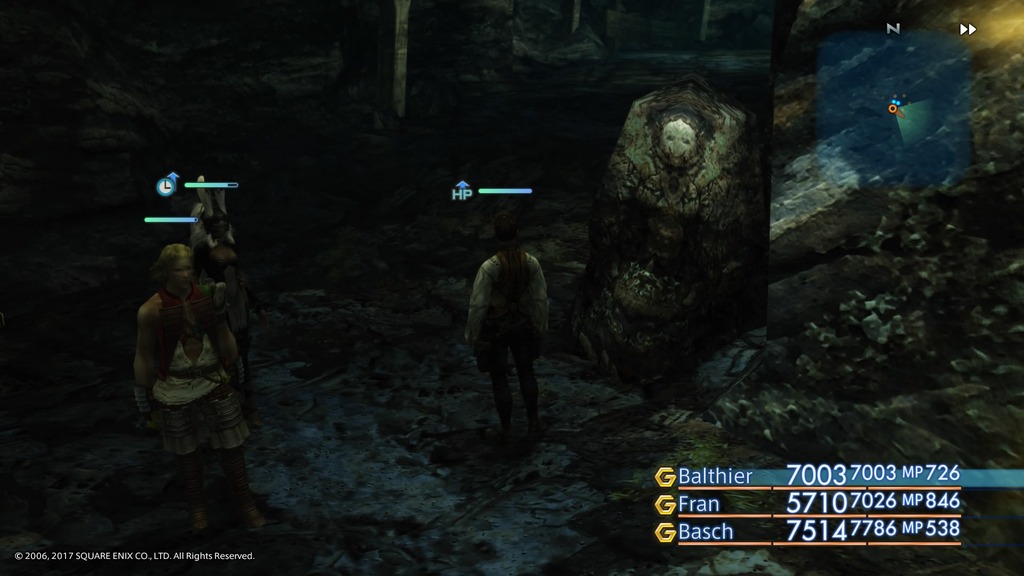Viewport: 1024px width, 576px height.
Task: Open the minimap in the corner
Action: pyautogui.click(x=893, y=108)
